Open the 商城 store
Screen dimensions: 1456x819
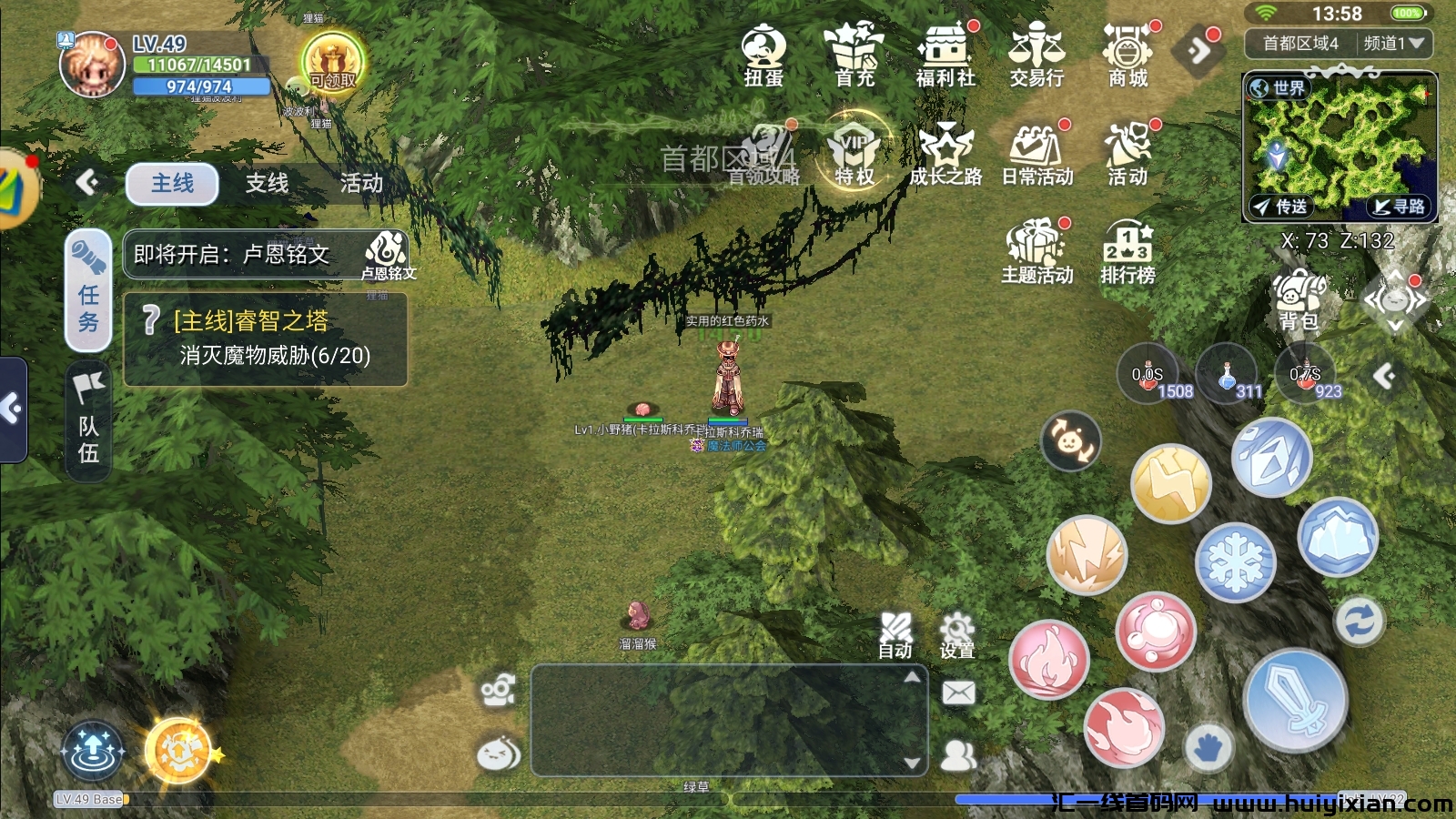[x=1127, y=55]
